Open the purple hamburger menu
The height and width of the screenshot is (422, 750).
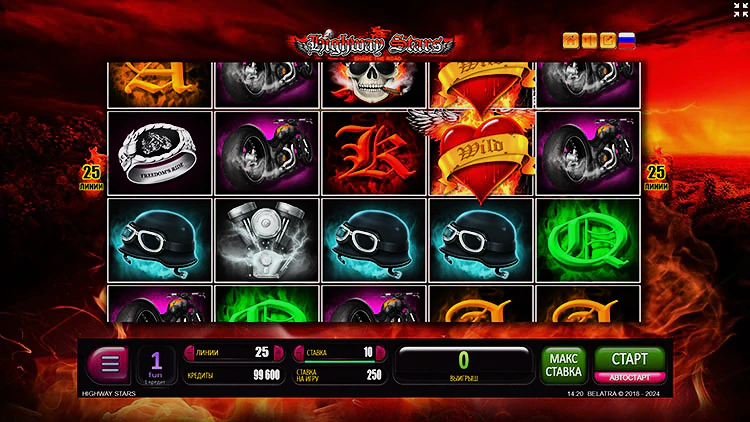point(109,364)
